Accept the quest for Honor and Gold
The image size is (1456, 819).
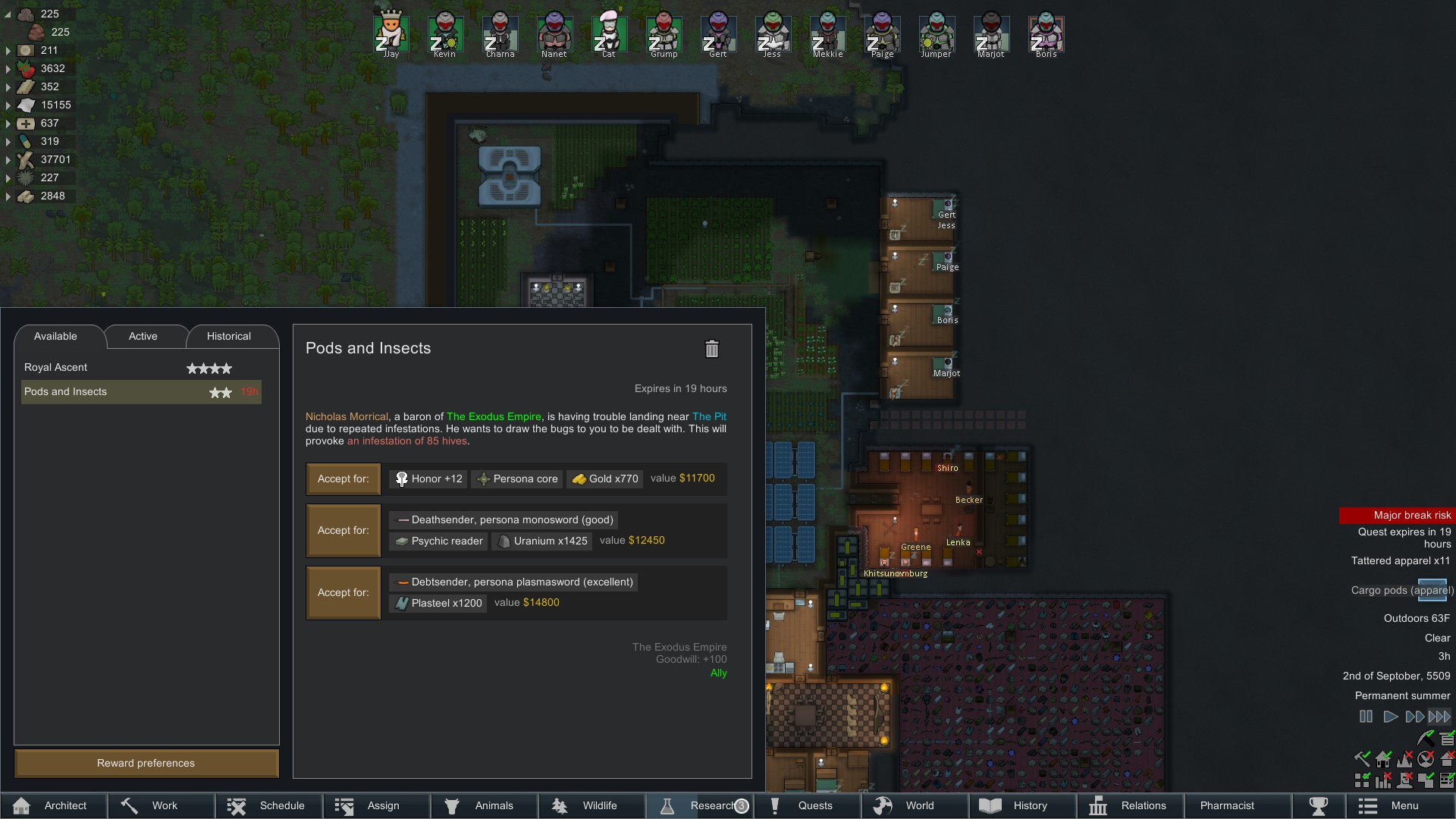click(x=343, y=479)
